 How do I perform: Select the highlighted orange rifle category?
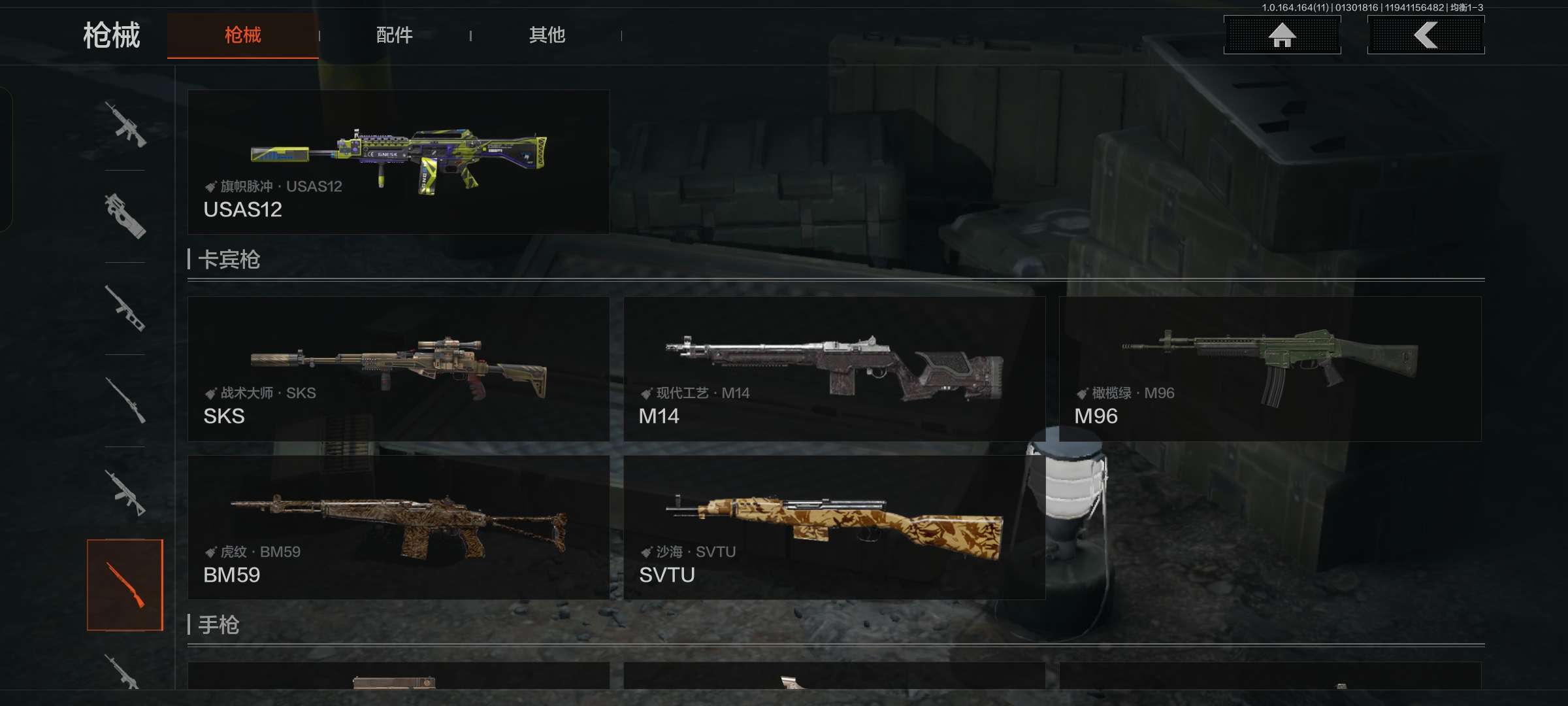[125, 585]
